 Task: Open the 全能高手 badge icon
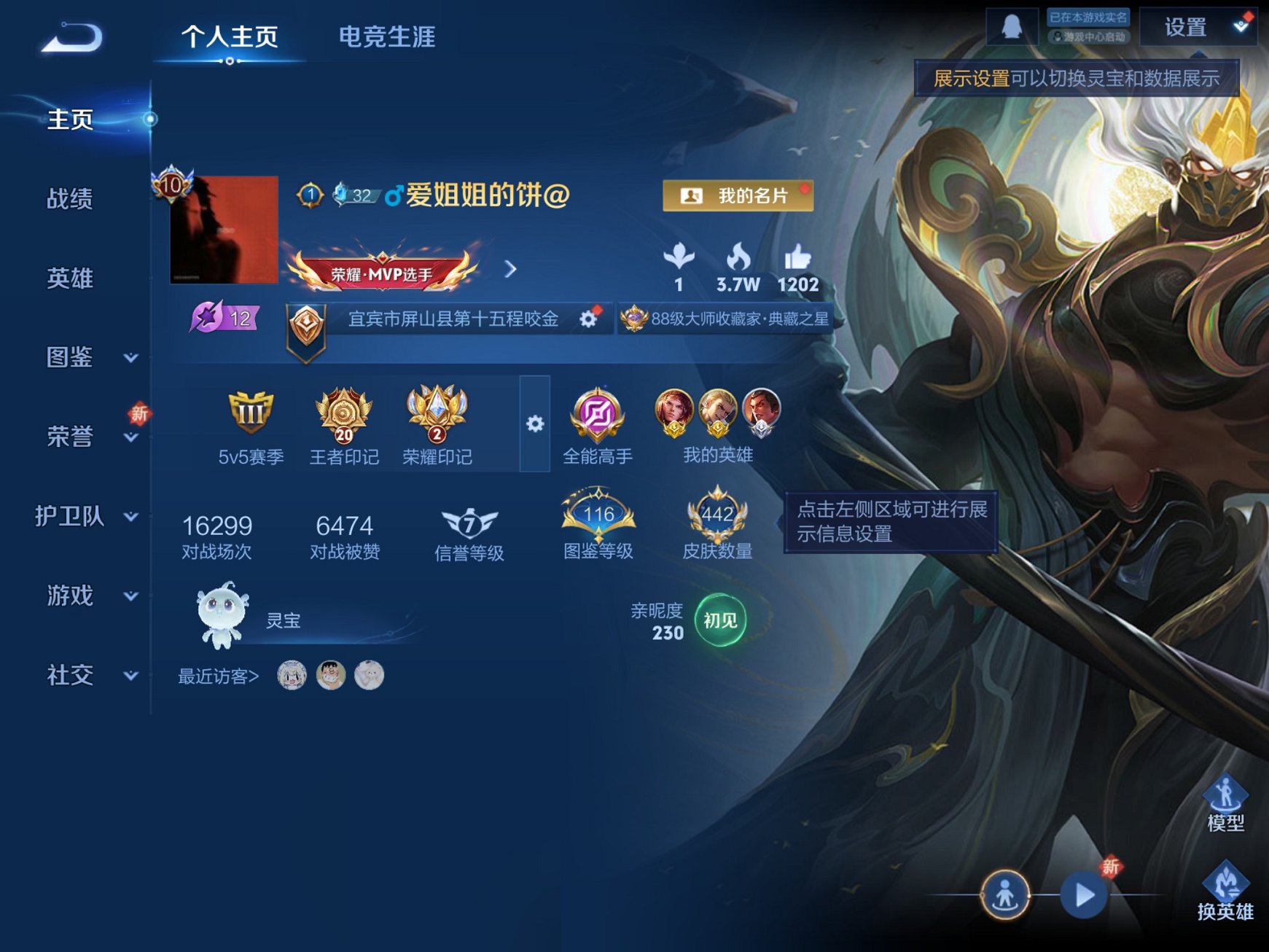click(598, 415)
